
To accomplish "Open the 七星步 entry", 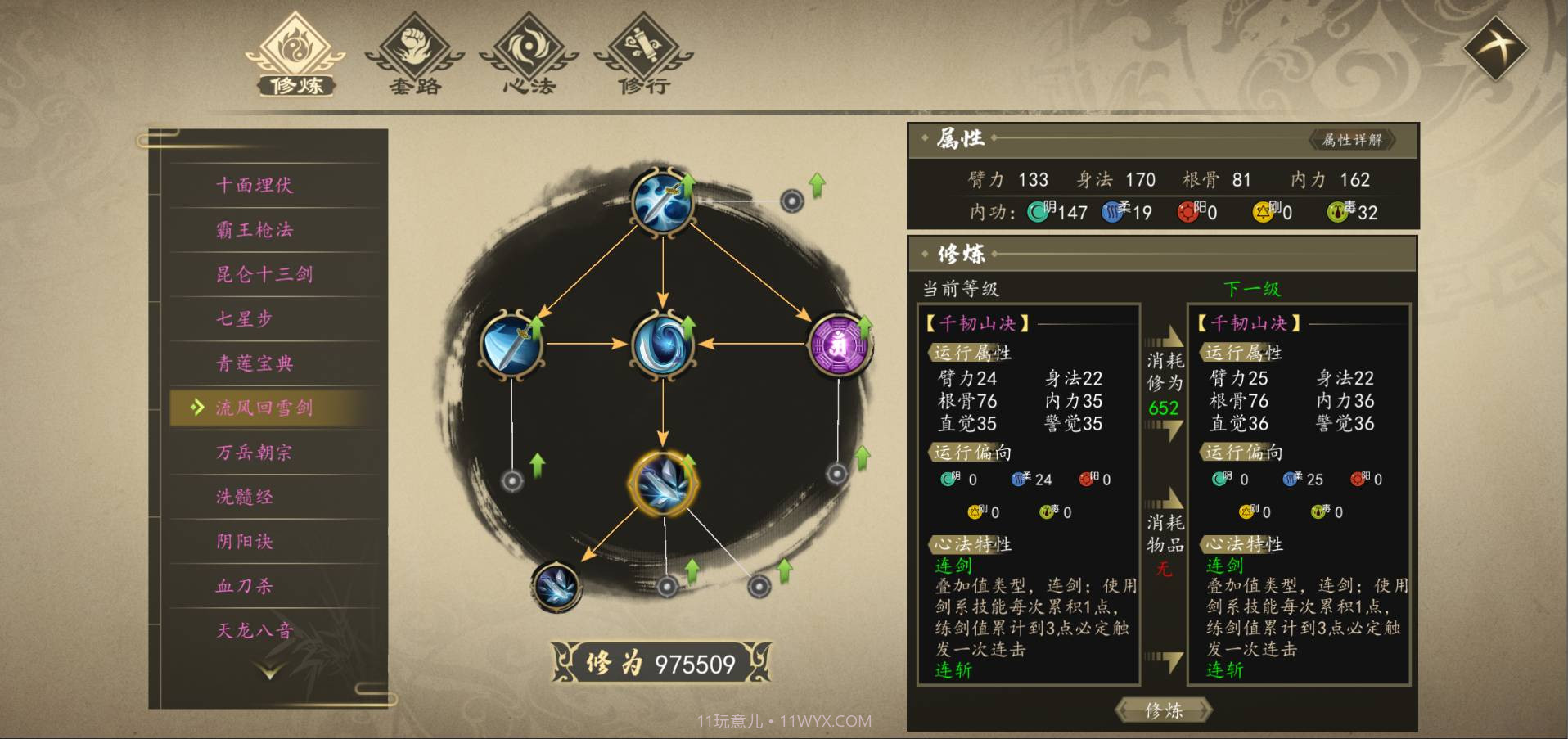I will coord(244,318).
